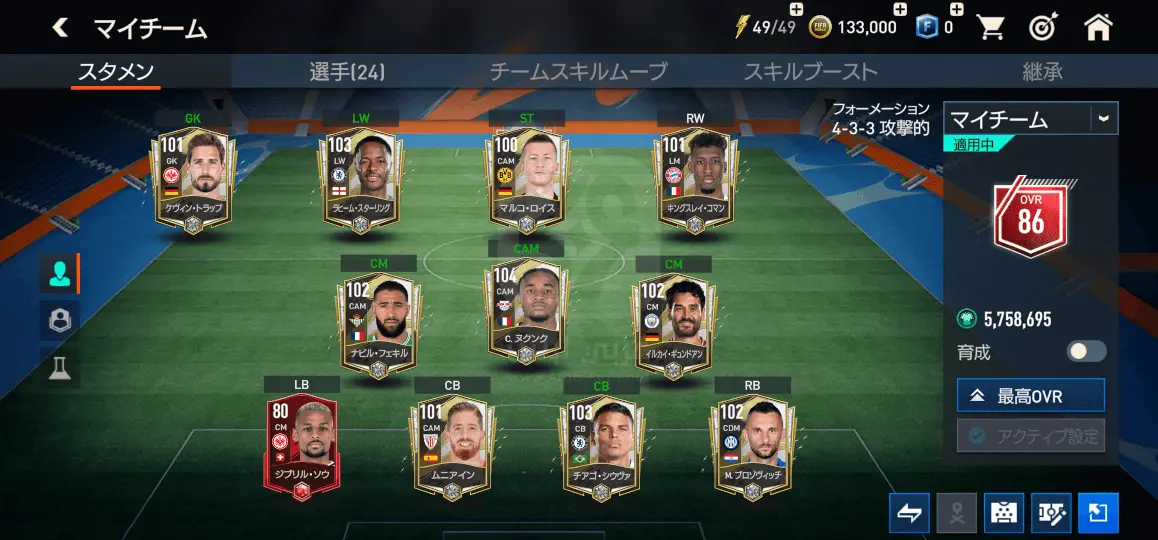The height and width of the screenshot is (540, 1158).
Task: Click the swap arrows button
Action: pos(909,513)
